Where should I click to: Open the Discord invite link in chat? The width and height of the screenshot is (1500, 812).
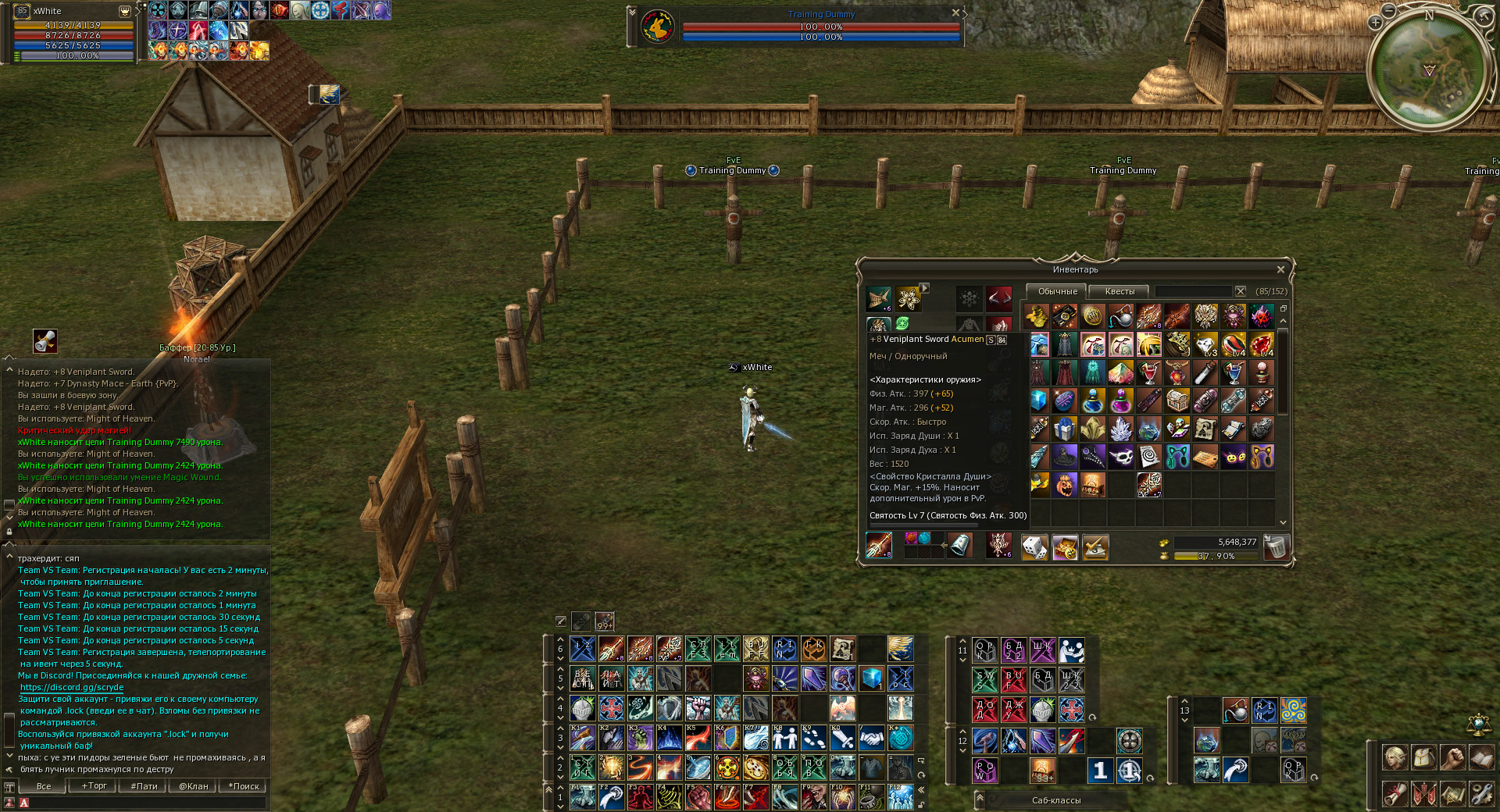[72, 687]
